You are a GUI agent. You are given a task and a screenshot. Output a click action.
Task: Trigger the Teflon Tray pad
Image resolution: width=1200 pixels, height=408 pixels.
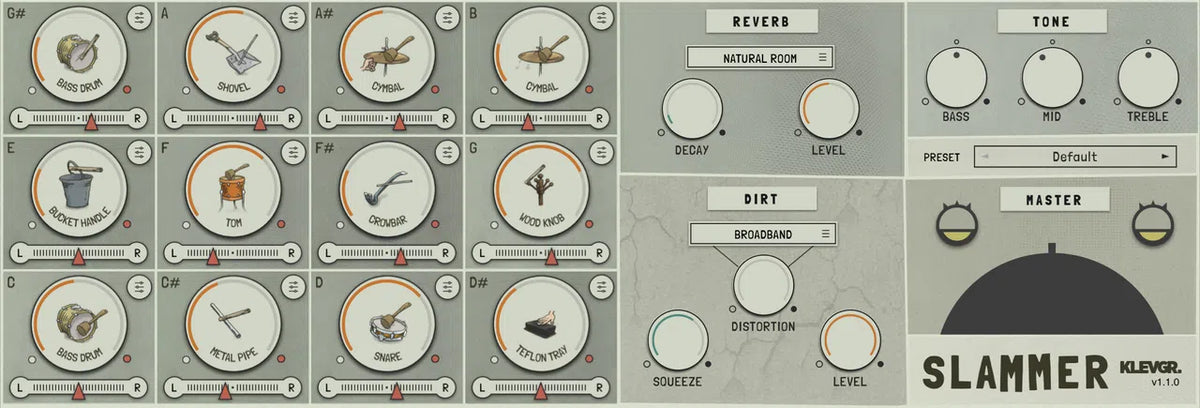[x=541, y=325]
